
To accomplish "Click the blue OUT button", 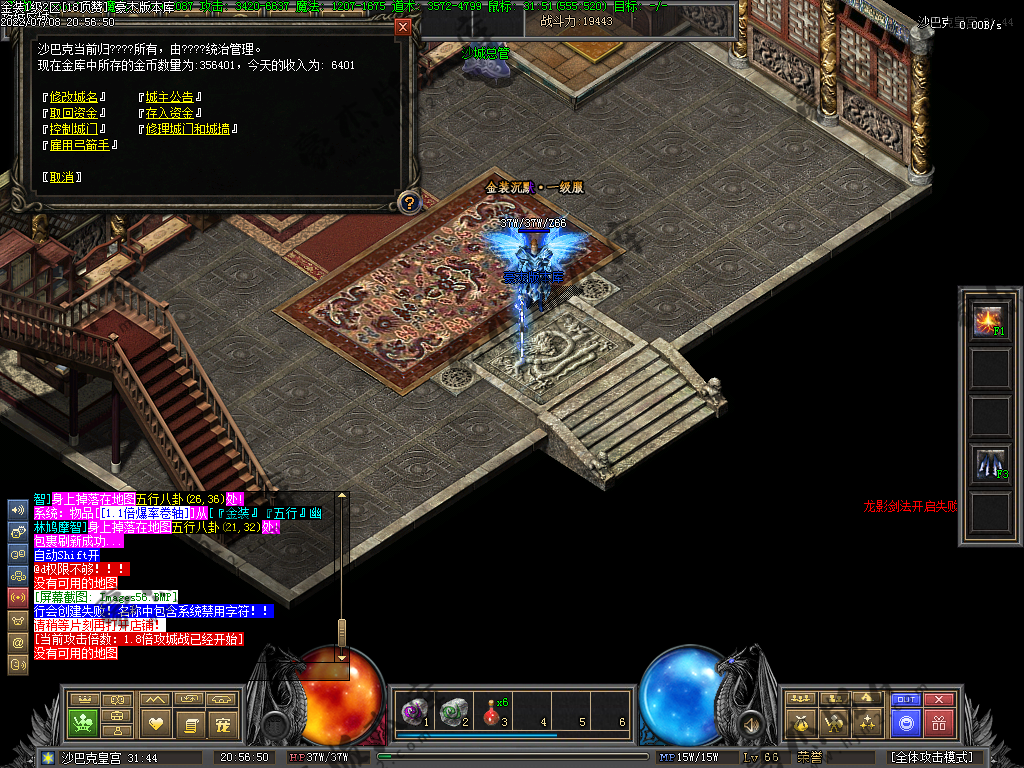I will [x=905, y=700].
